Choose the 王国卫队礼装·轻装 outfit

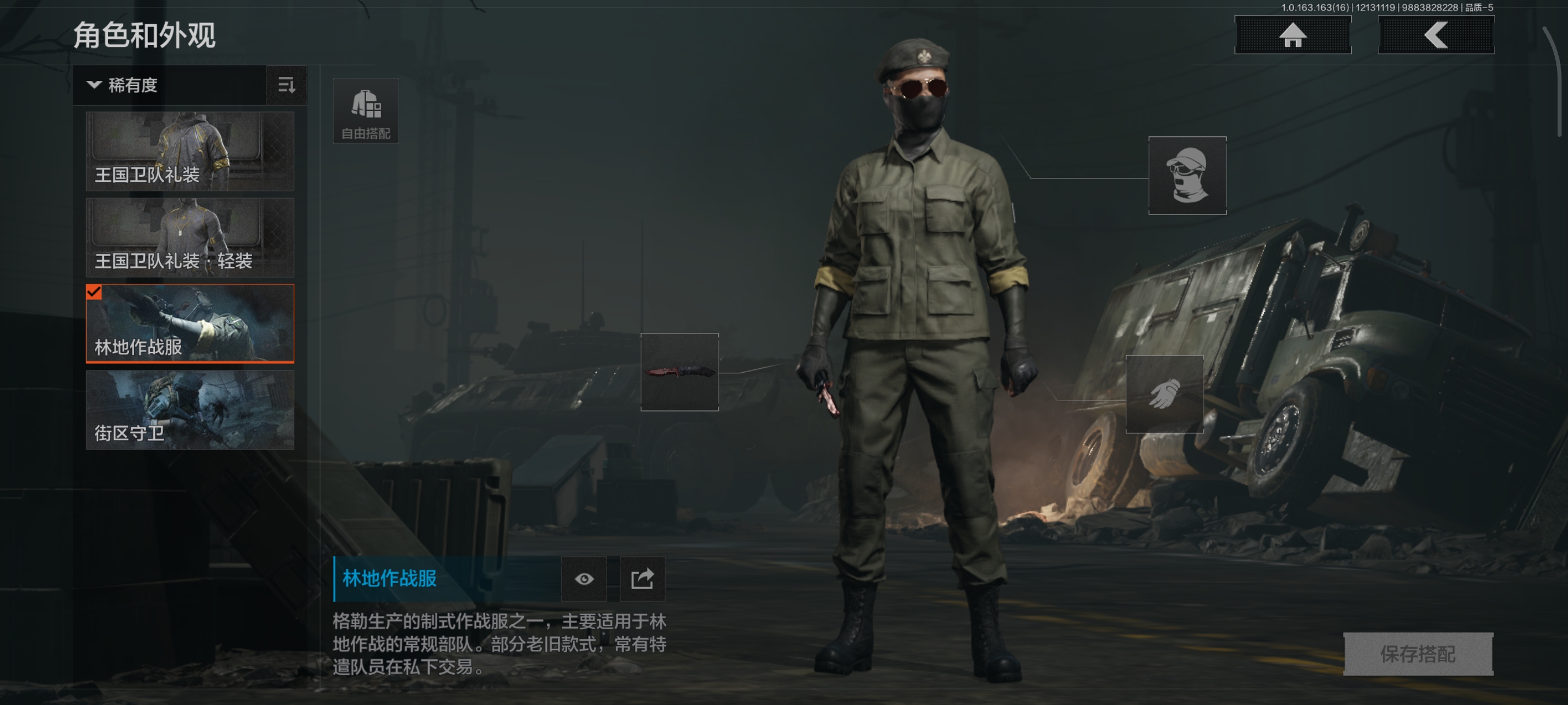tap(190, 238)
